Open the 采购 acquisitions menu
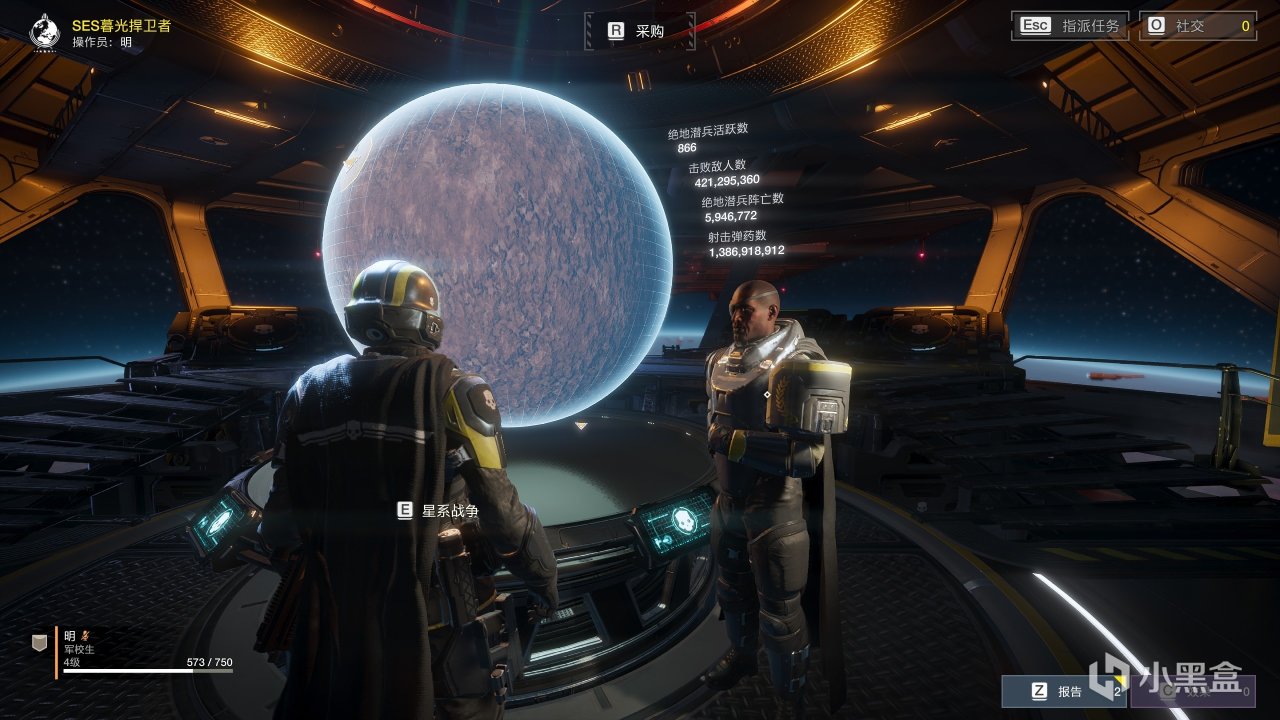The image size is (1280, 720). [637, 31]
